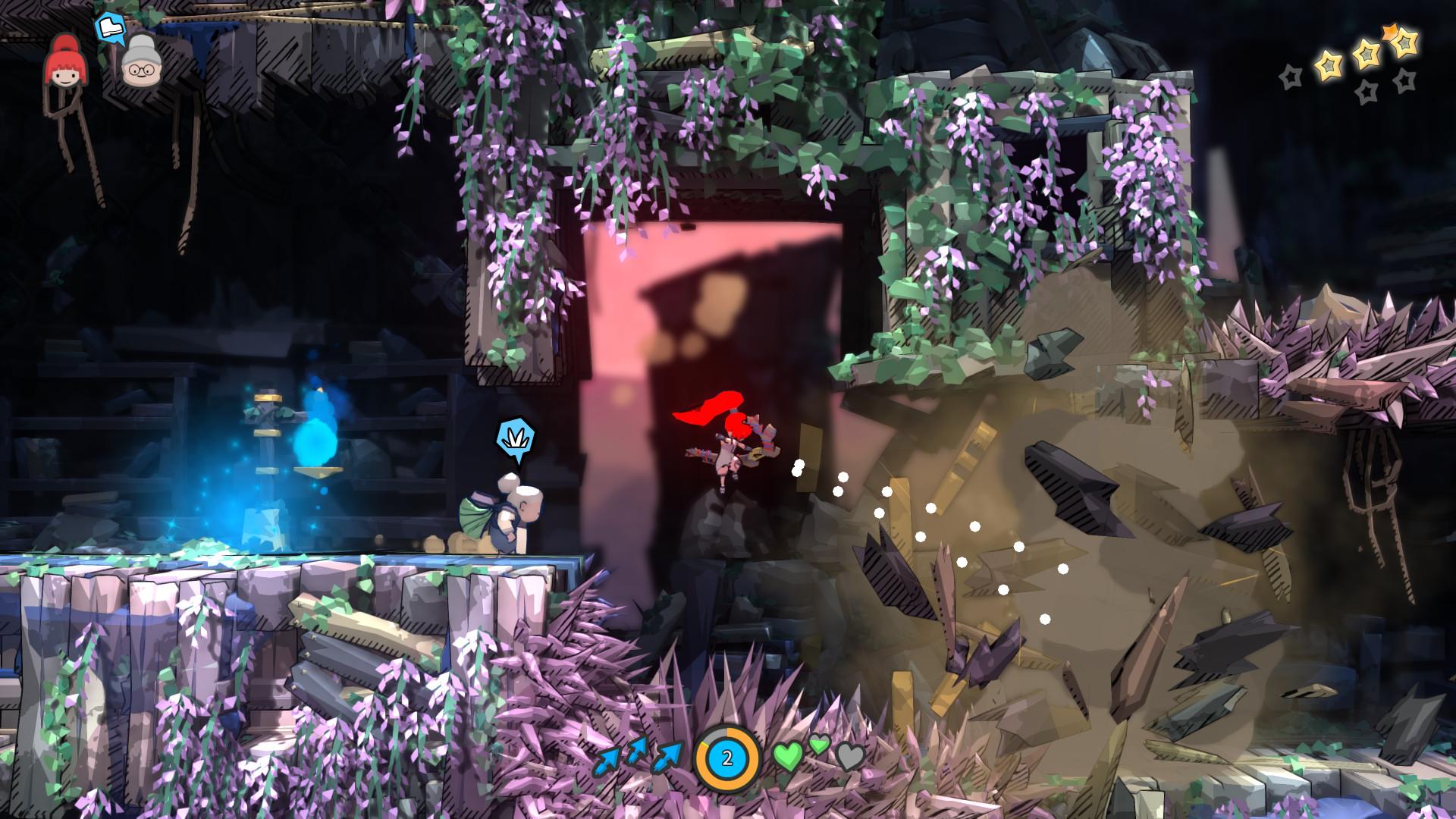Select a gray unearned star outline
The image size is (1456, 819).
1291,77
